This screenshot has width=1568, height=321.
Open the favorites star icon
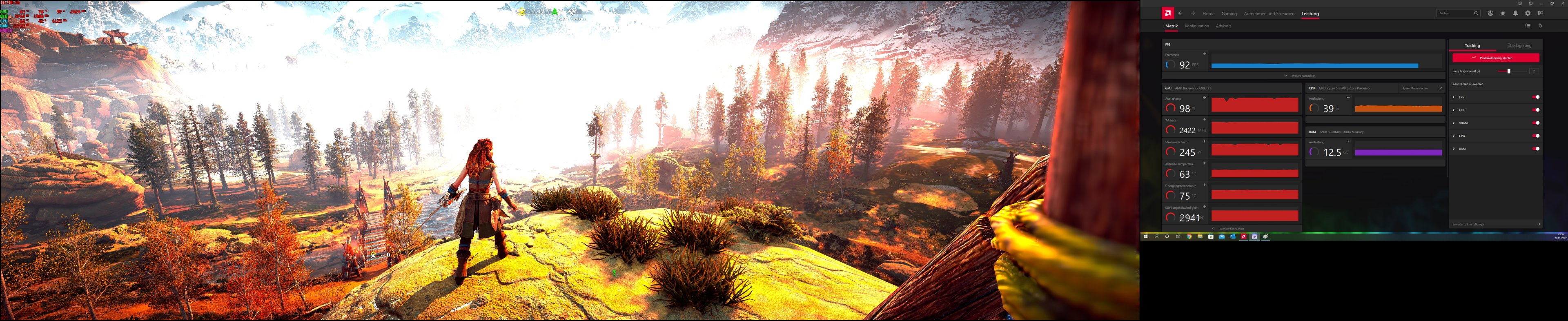(x=1503, y=14)
